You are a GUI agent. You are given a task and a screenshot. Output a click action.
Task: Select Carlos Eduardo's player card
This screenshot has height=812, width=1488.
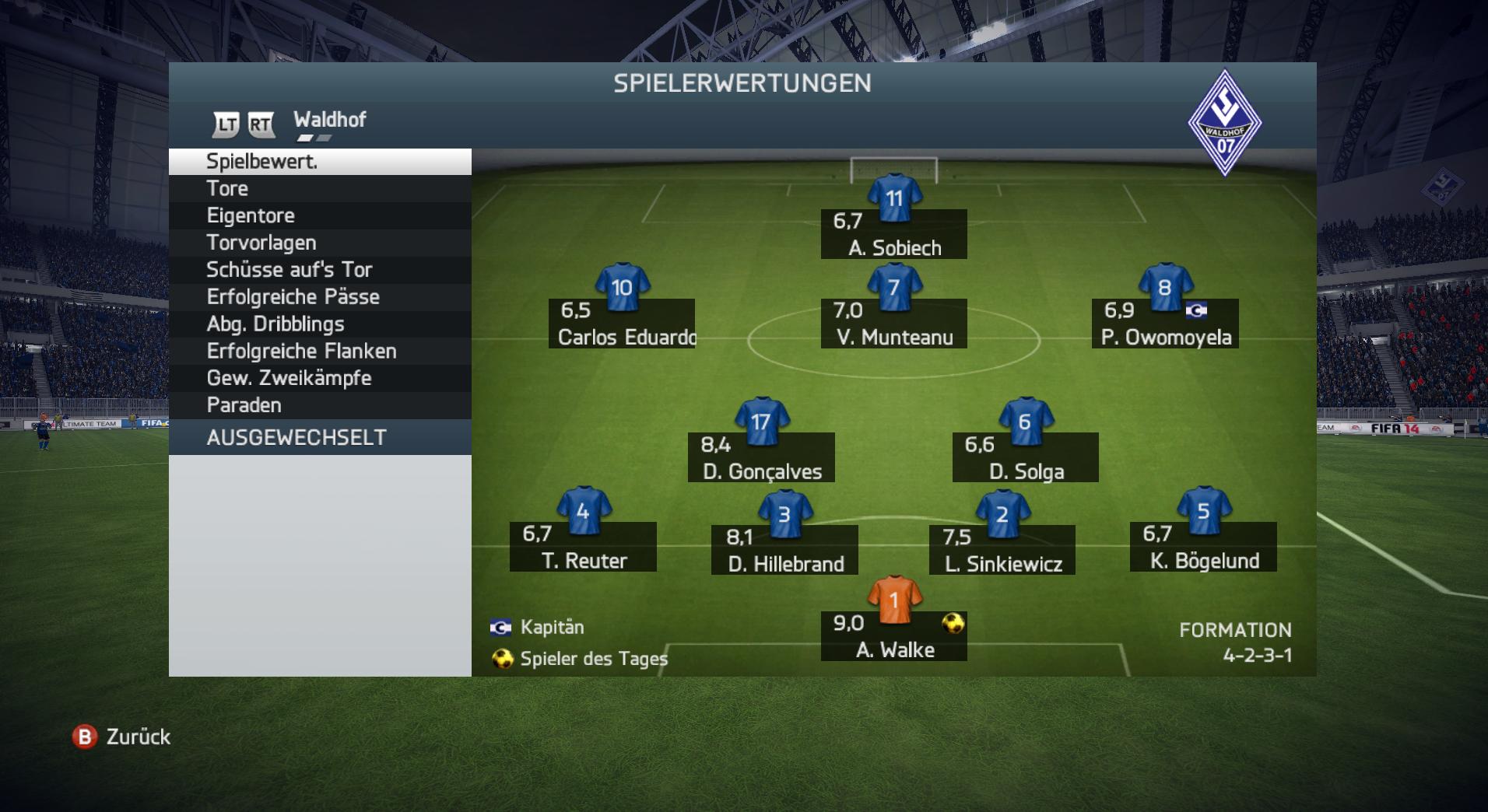(622, 324)
